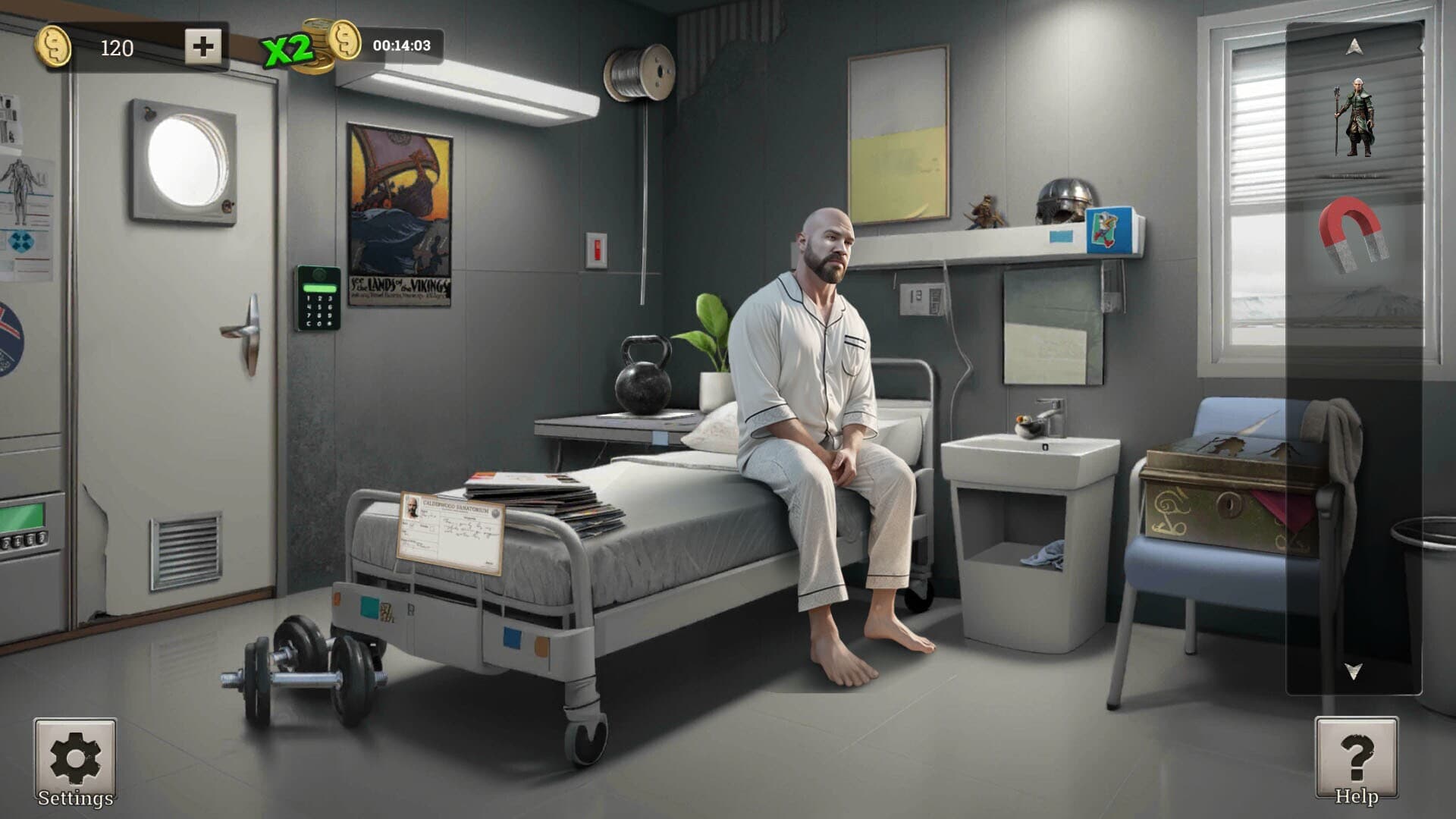Click the gold coin balance icon
1456x819 pixels.
55,45
